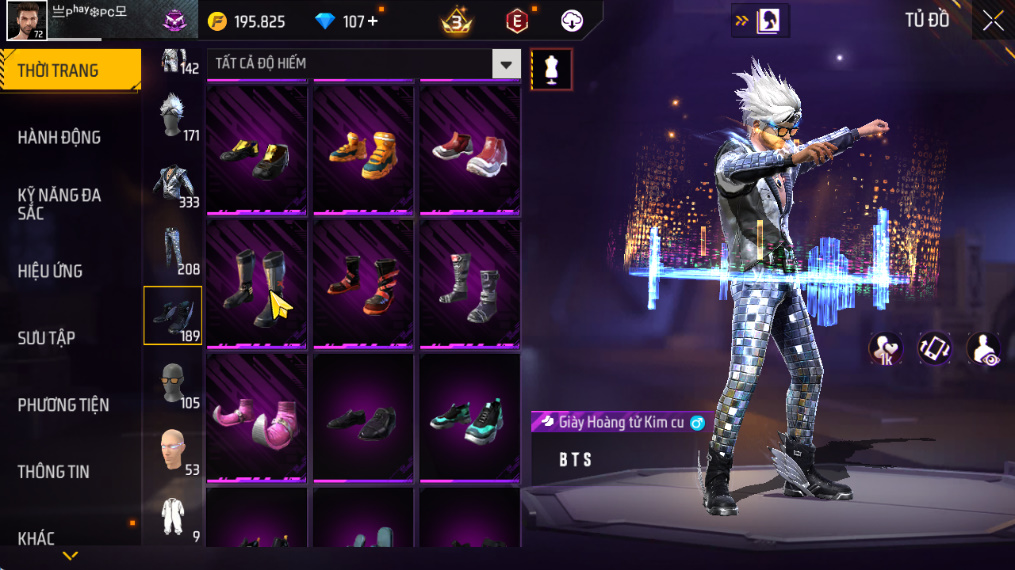Open the Tất Cả Độ Hiếm rarity dropdown
Viewport: 1015px width, 570px height.
click(506, 64)
